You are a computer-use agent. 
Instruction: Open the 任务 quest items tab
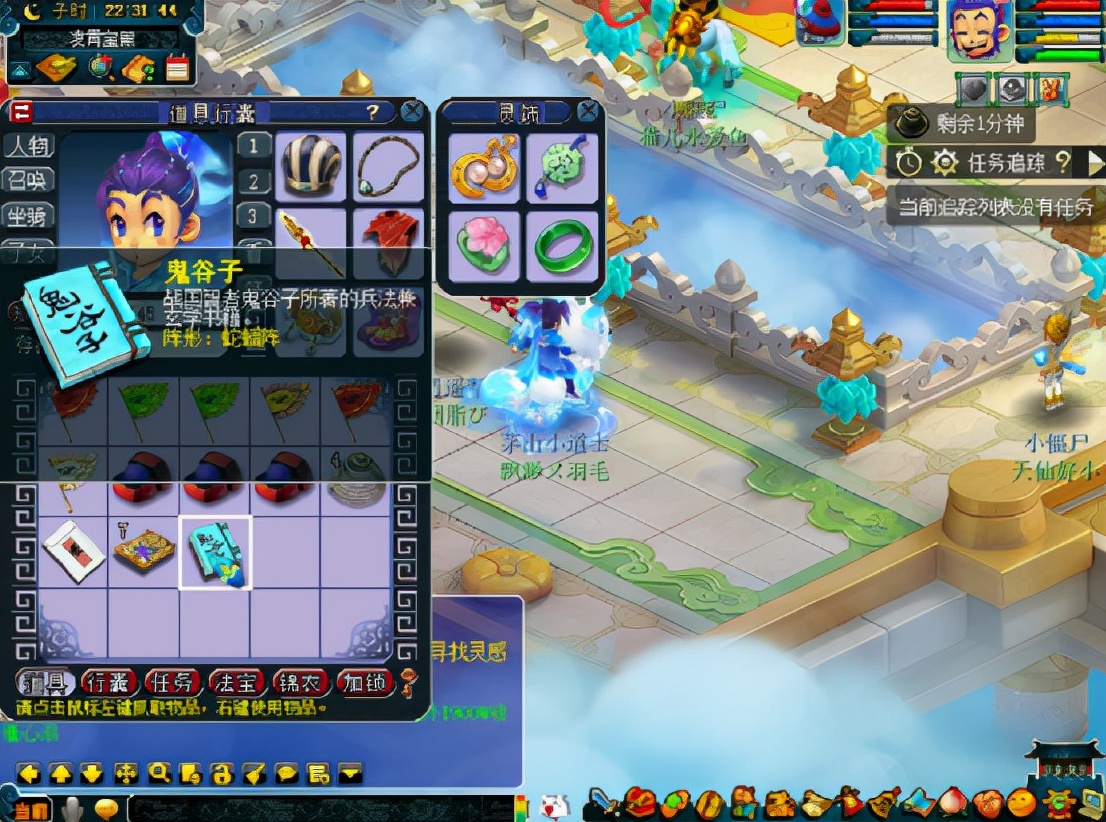[172, 683]
